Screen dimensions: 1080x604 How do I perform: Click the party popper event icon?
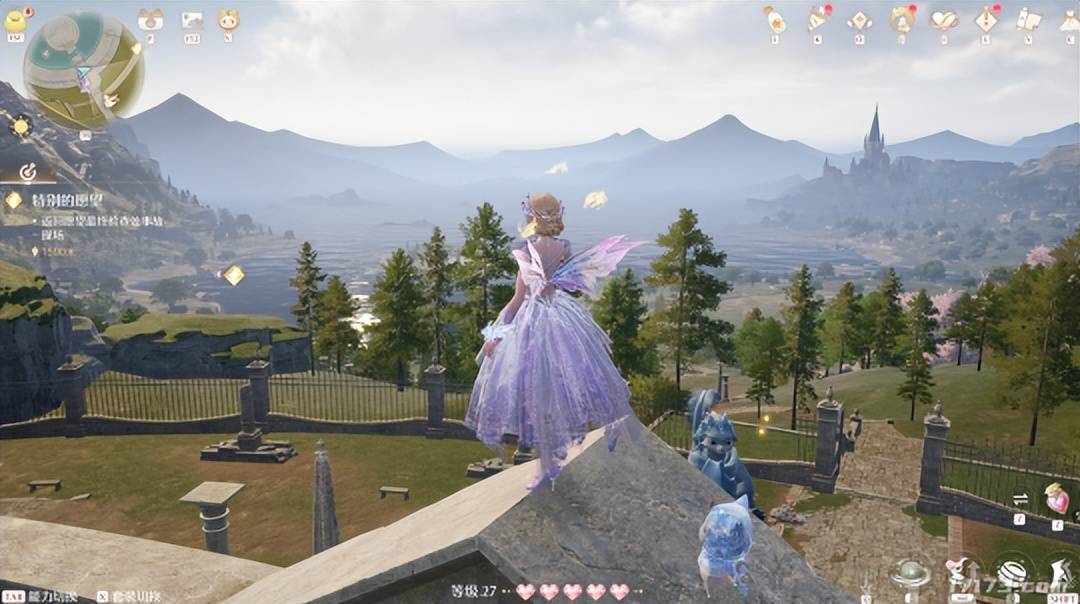coord(818,19)
